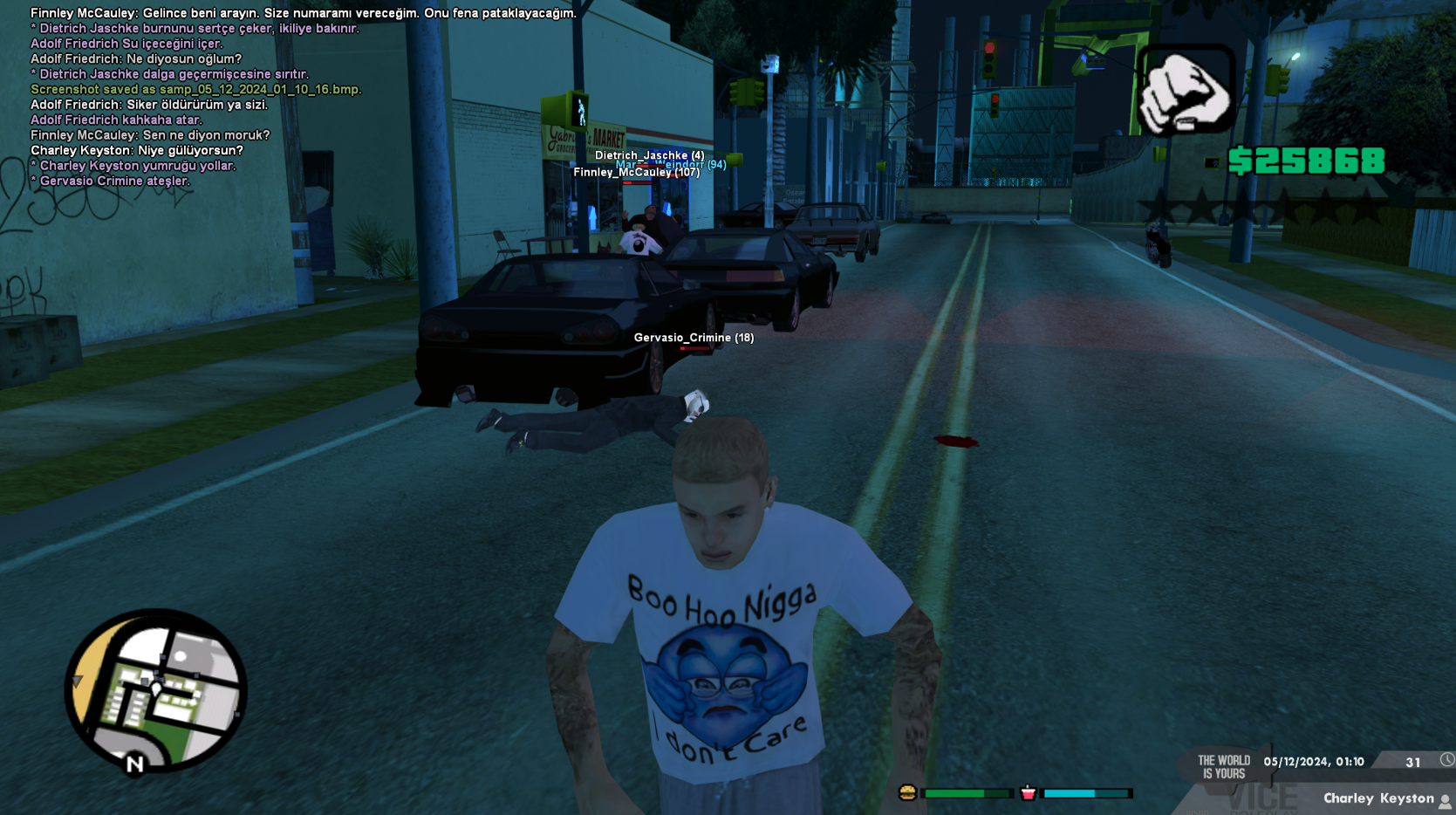
Task: Click the Finnley_McCauley player name tag
Action: (x=636, y=173)
